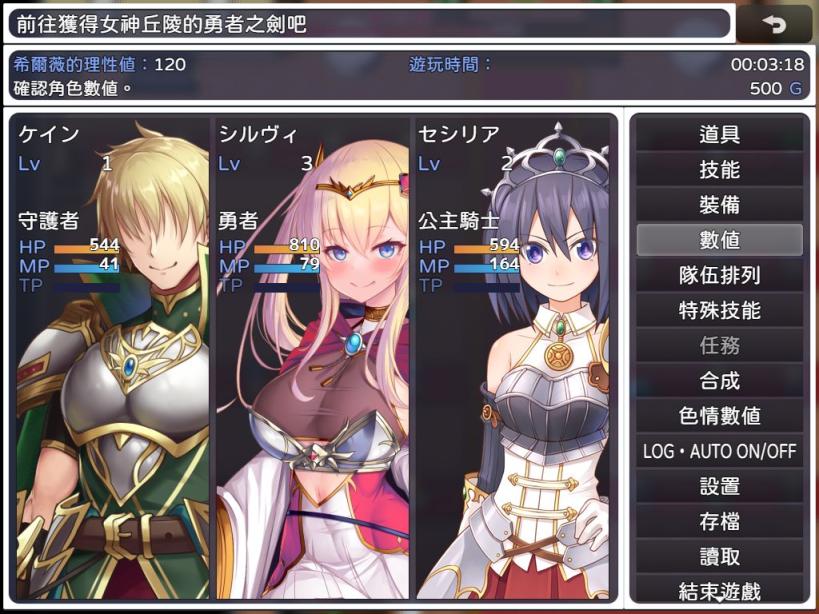Screen dimensions: 819x614
Task: Toggle LOG・AUTO ON/OFF
Action: [719, 451]
